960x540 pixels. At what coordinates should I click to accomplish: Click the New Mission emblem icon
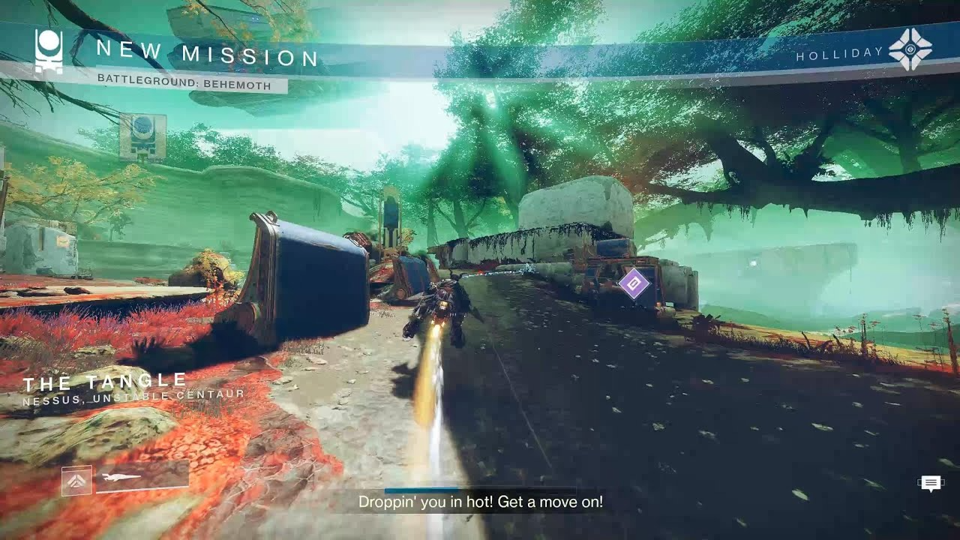(x=48, y=51)
